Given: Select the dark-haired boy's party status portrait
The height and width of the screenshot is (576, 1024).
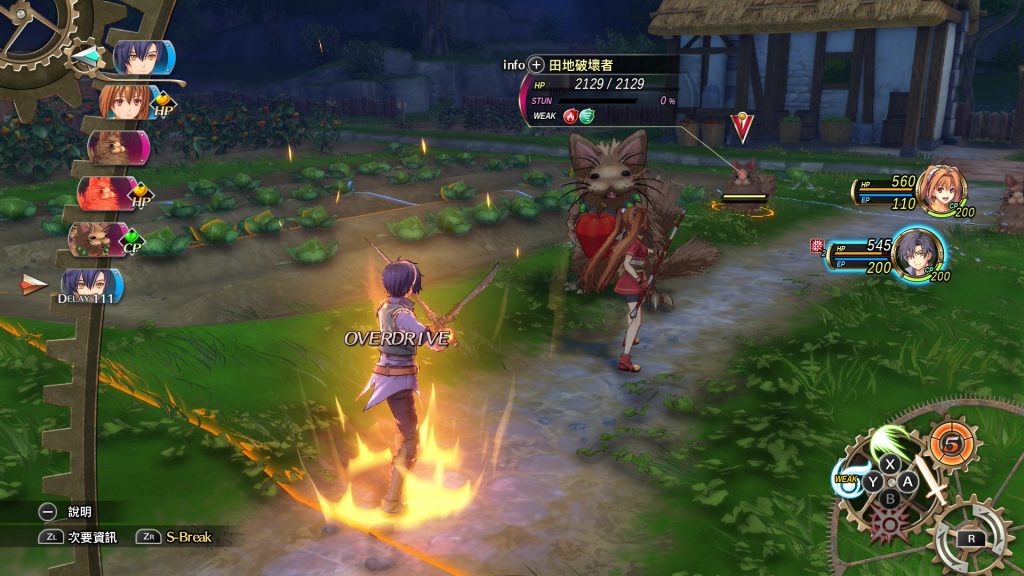Looking at the screenshot, I should click(916, 254).
